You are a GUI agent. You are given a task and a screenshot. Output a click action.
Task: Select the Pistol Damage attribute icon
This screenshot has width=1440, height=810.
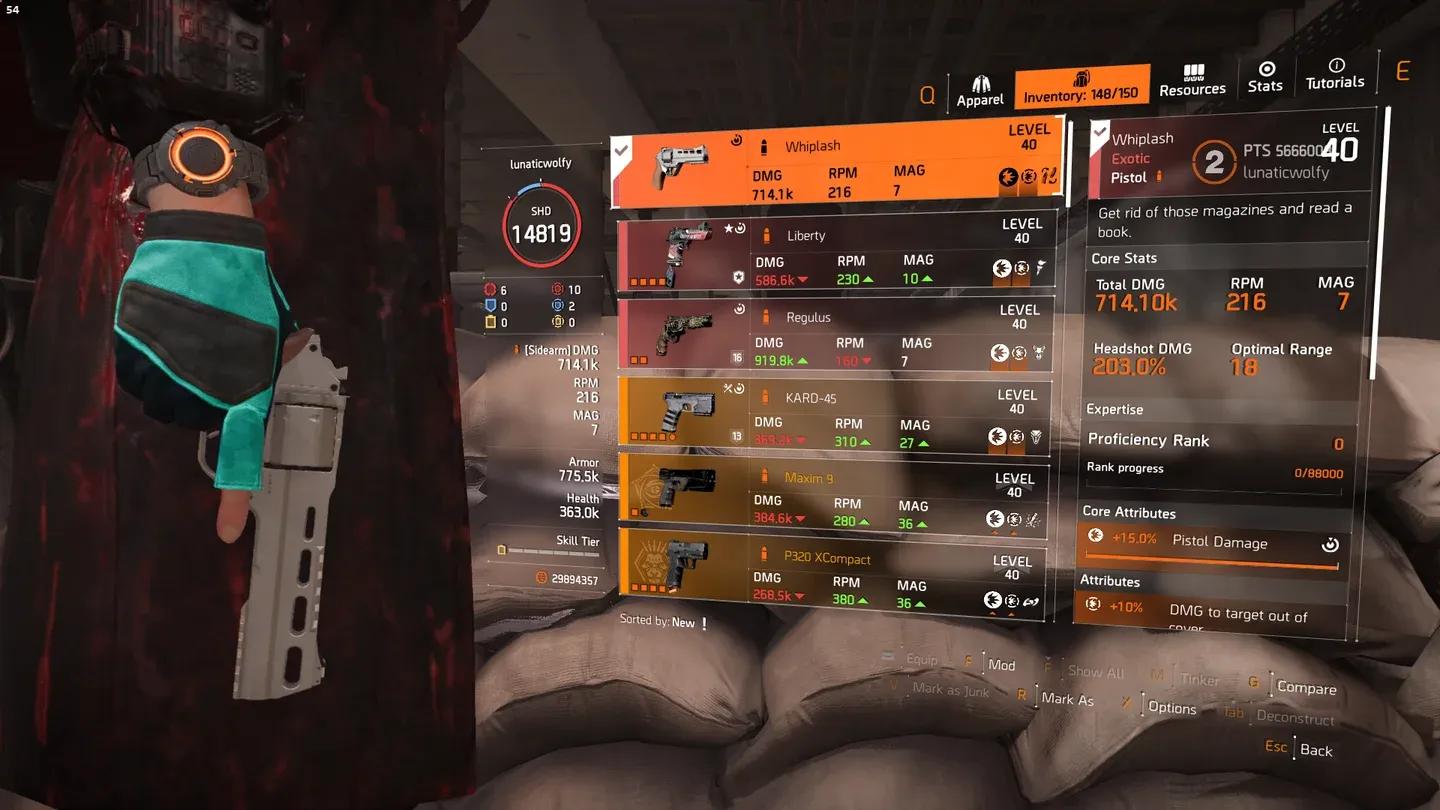(x=1097, y=535)
